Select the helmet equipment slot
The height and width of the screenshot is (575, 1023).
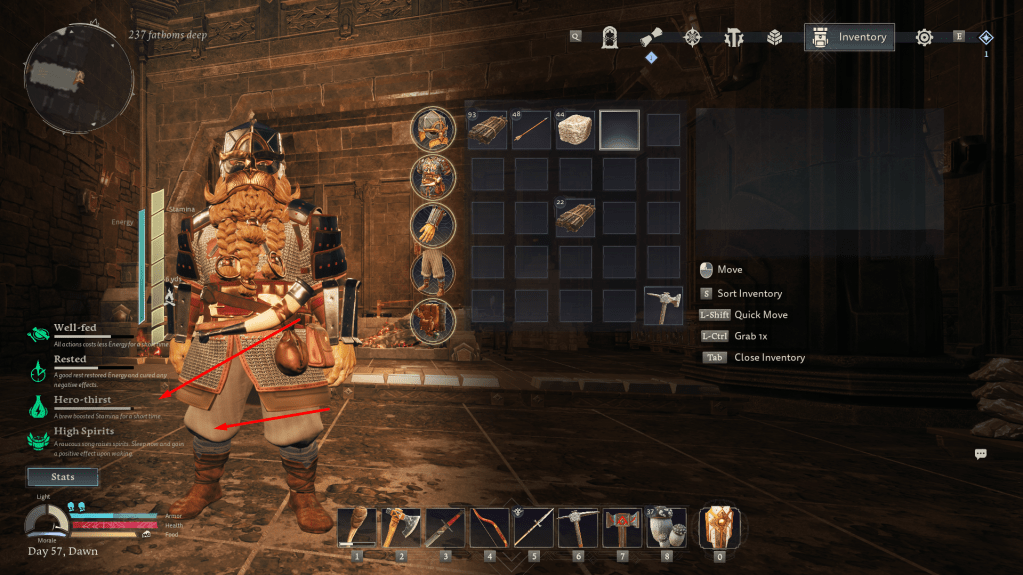pyautogui.click(x=434, y=129)
